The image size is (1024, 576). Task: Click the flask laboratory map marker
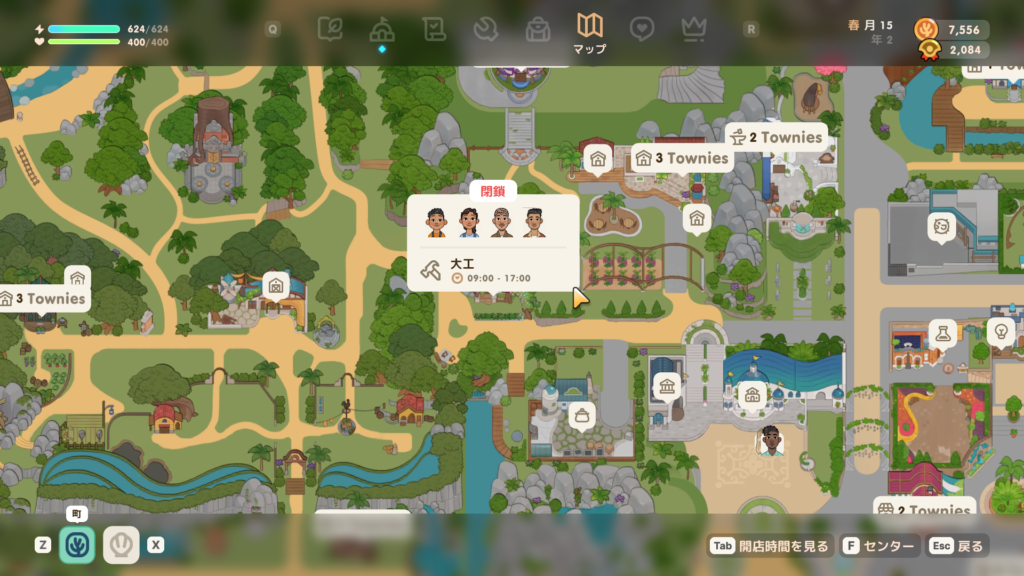(x=942, y=332)
